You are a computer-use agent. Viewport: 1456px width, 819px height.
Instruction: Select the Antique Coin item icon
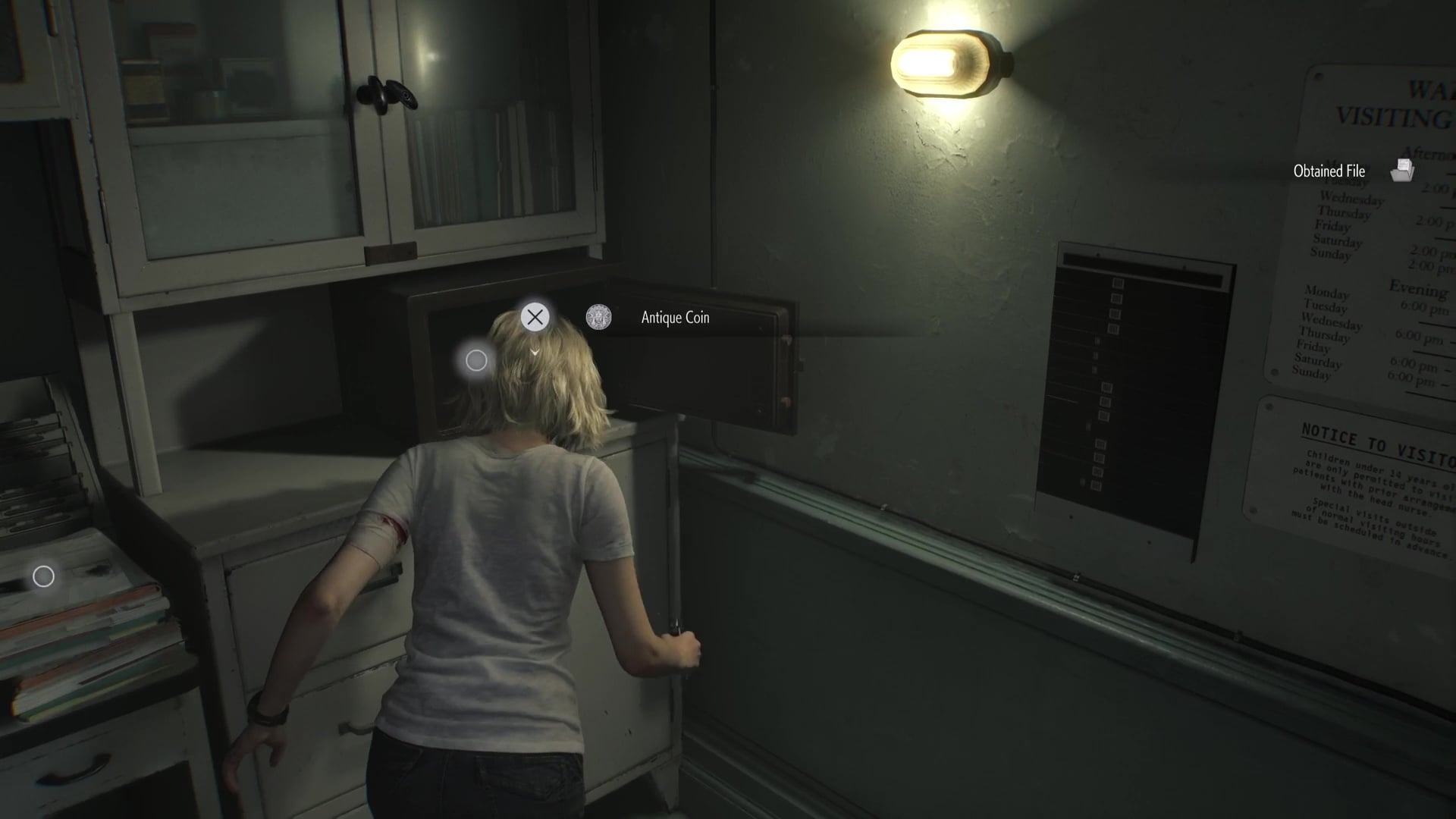(598, 317)
